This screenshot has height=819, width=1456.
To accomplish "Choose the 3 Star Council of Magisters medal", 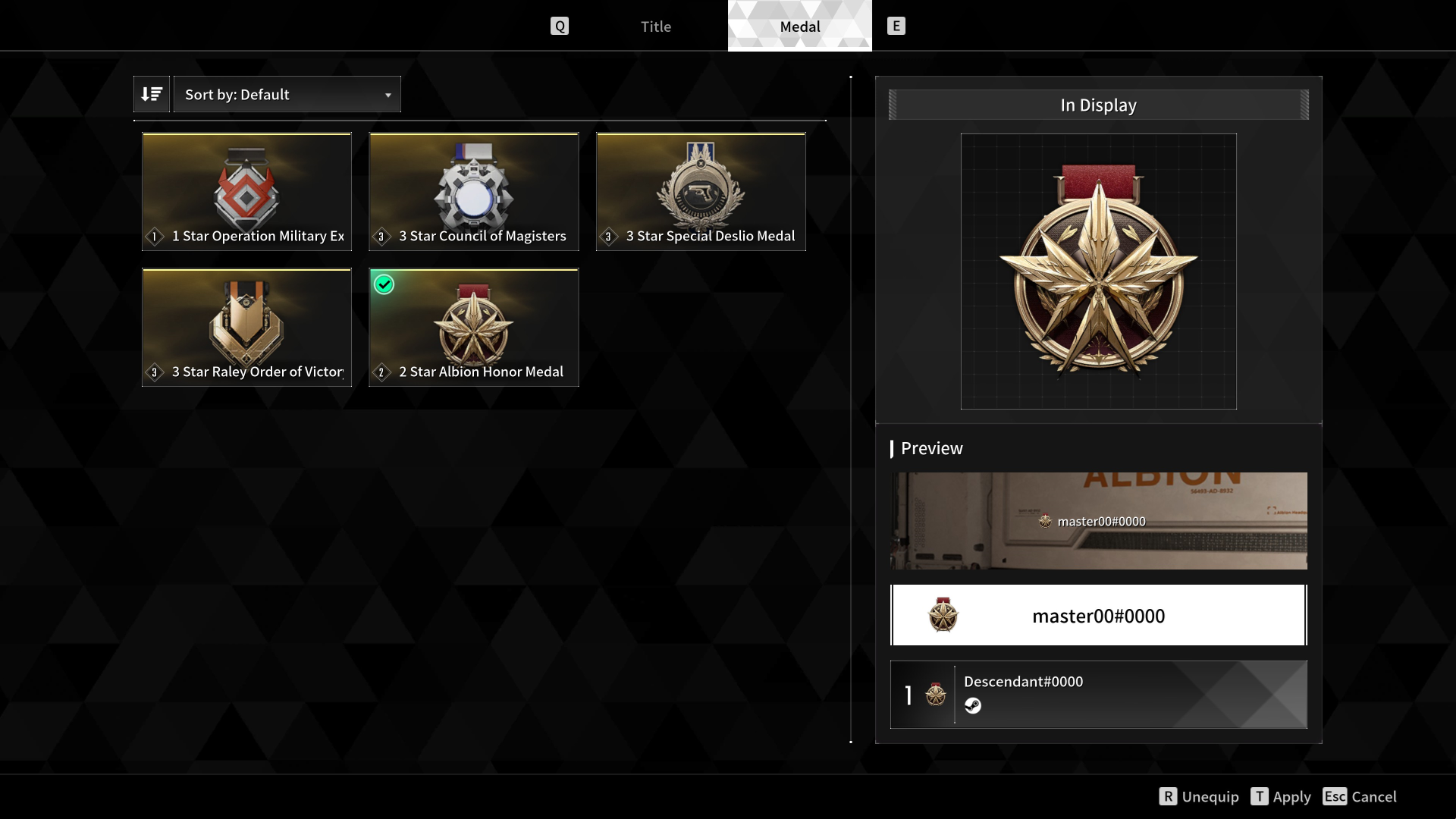I will click(474, 191).
